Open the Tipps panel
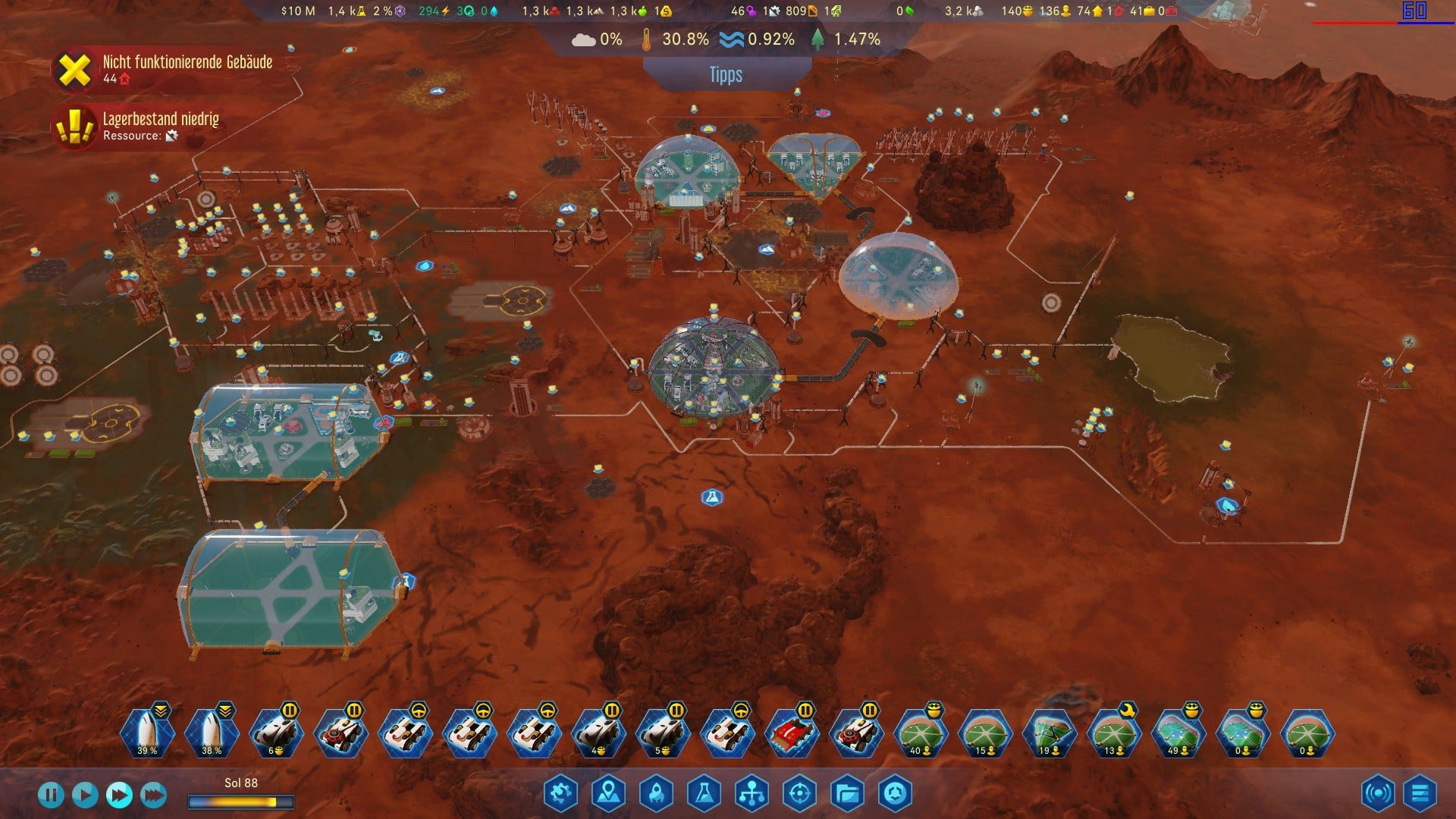The width and height of the screenshot is (1456, 819). pyautogui.click(x=726, y=75)
